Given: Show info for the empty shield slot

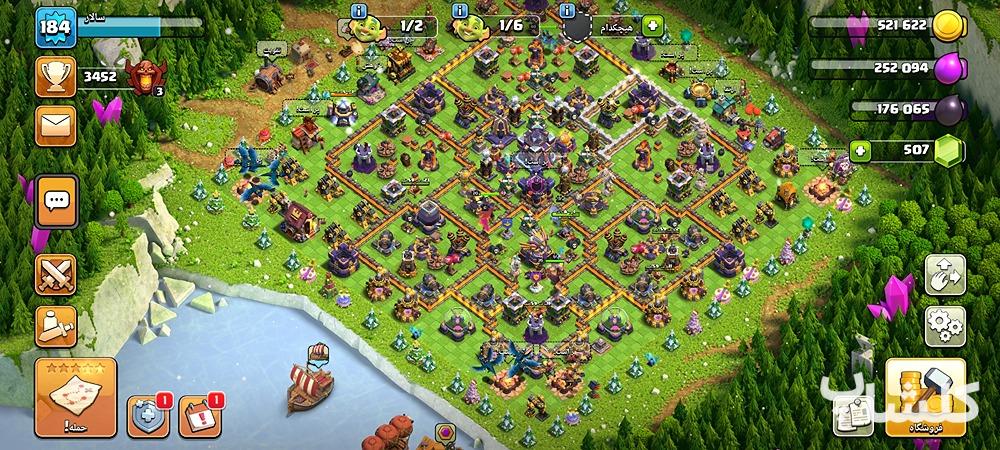Looking at the screenshot, I should (x=567, y=10).
